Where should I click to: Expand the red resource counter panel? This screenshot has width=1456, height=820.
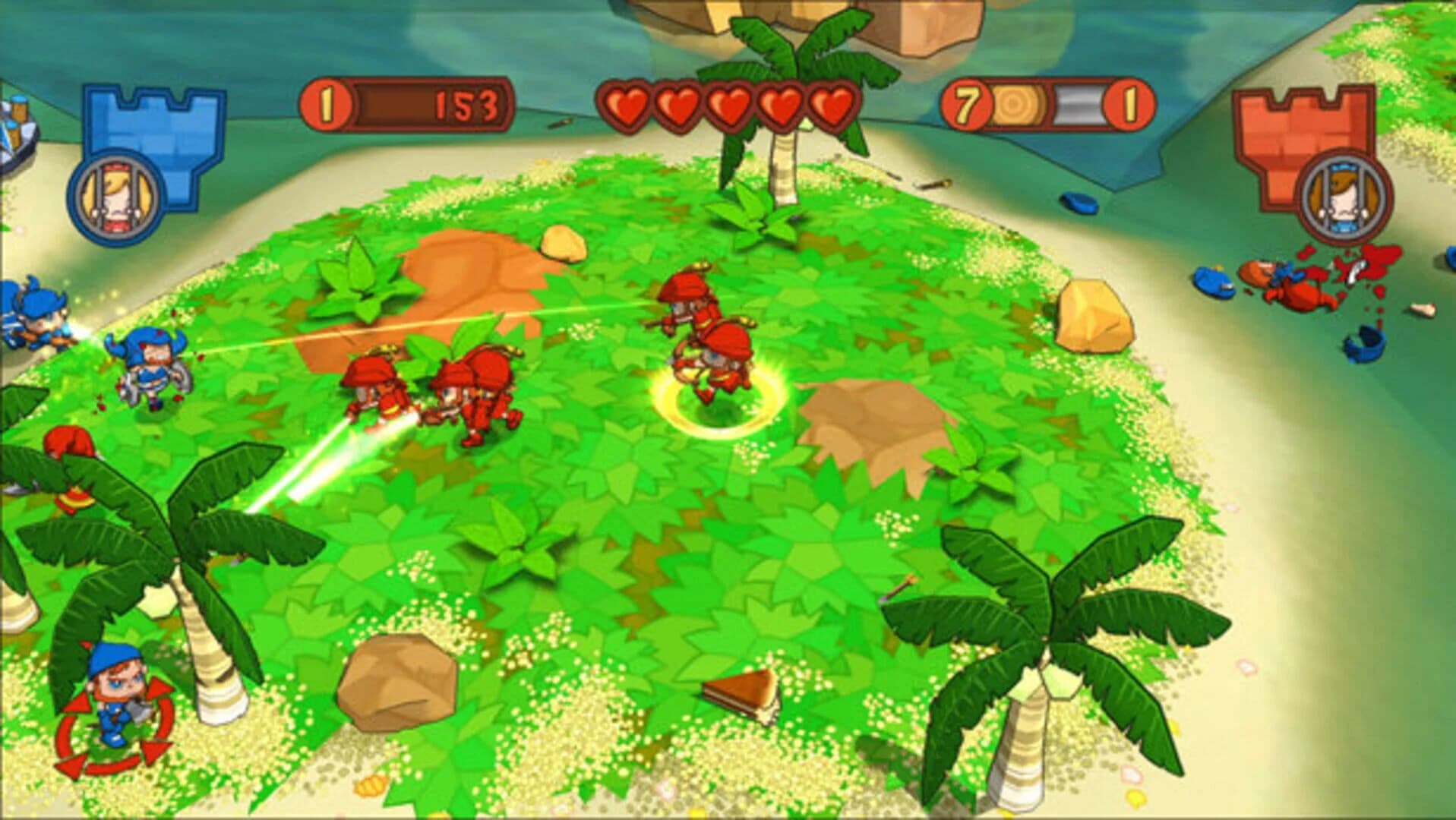coord(1041,106)
